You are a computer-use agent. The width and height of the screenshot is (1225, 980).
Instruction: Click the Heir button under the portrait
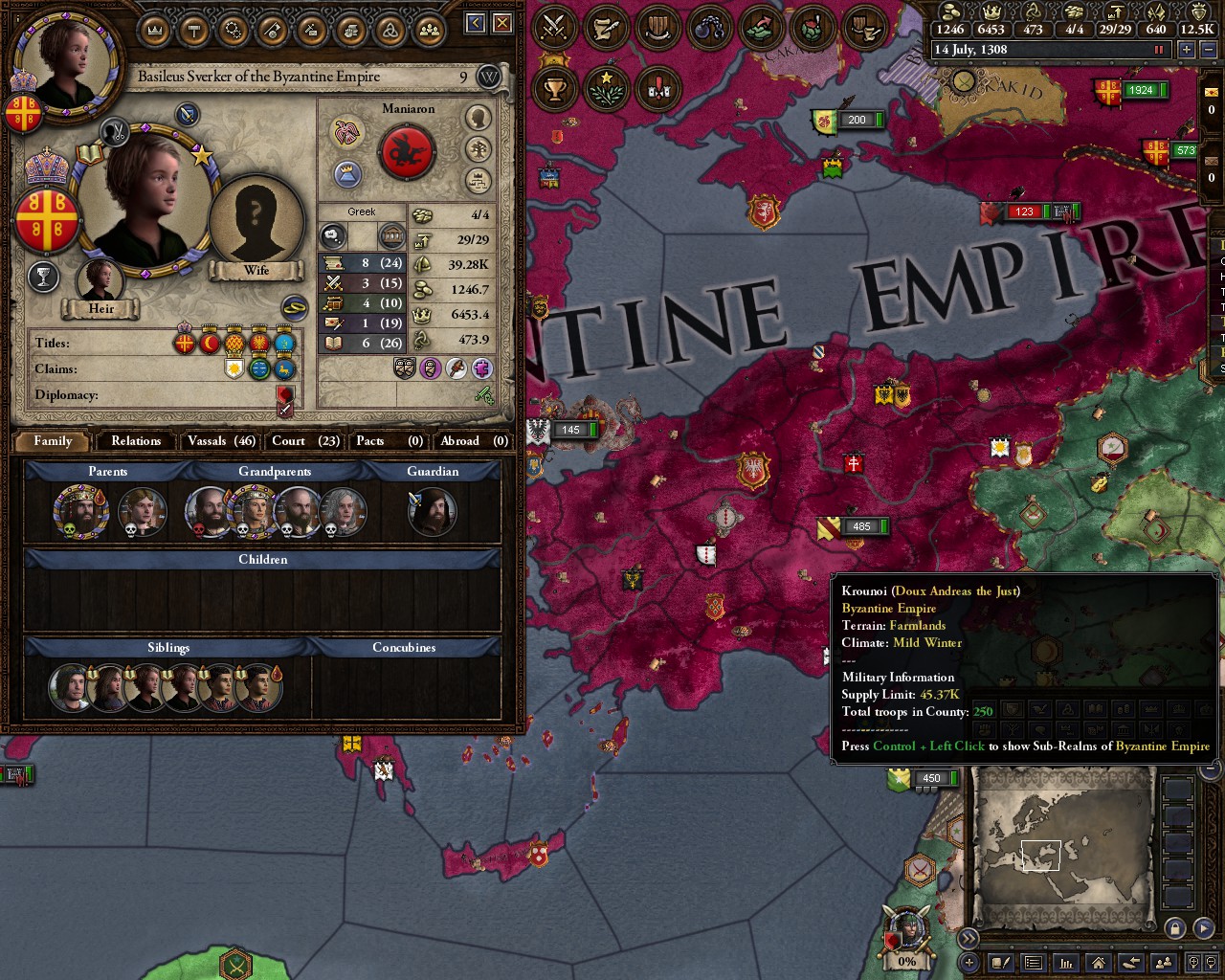click(x=100, y=308)
